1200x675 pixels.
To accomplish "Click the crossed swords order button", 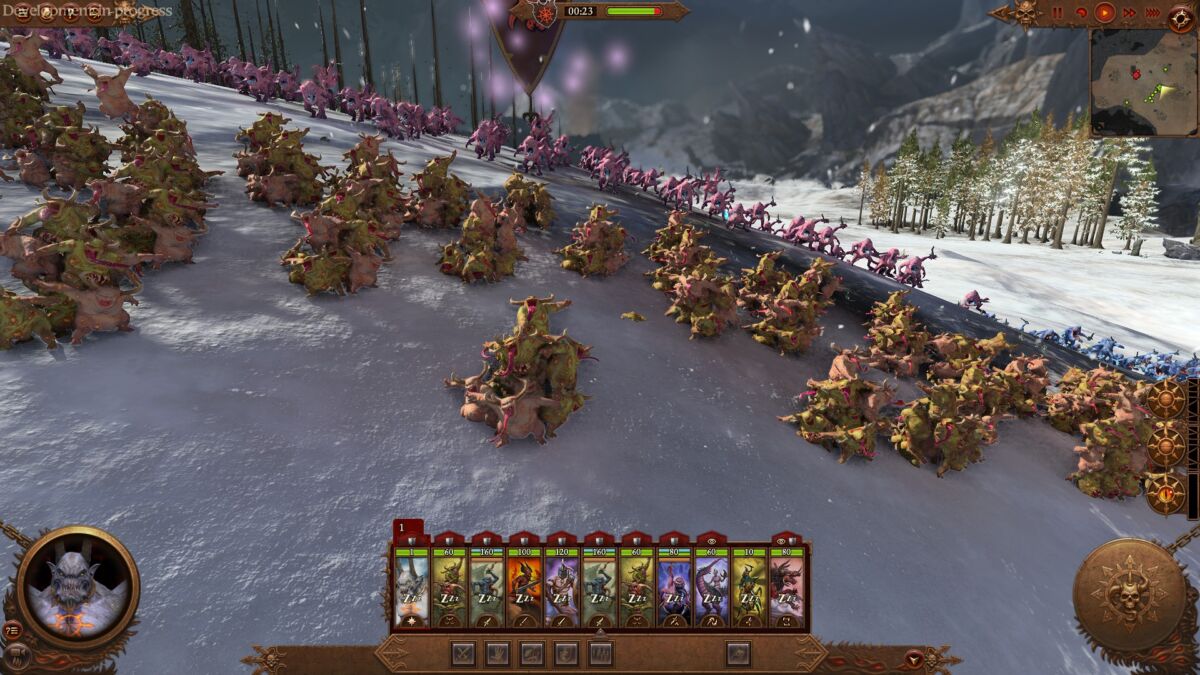I will (463, 654).
